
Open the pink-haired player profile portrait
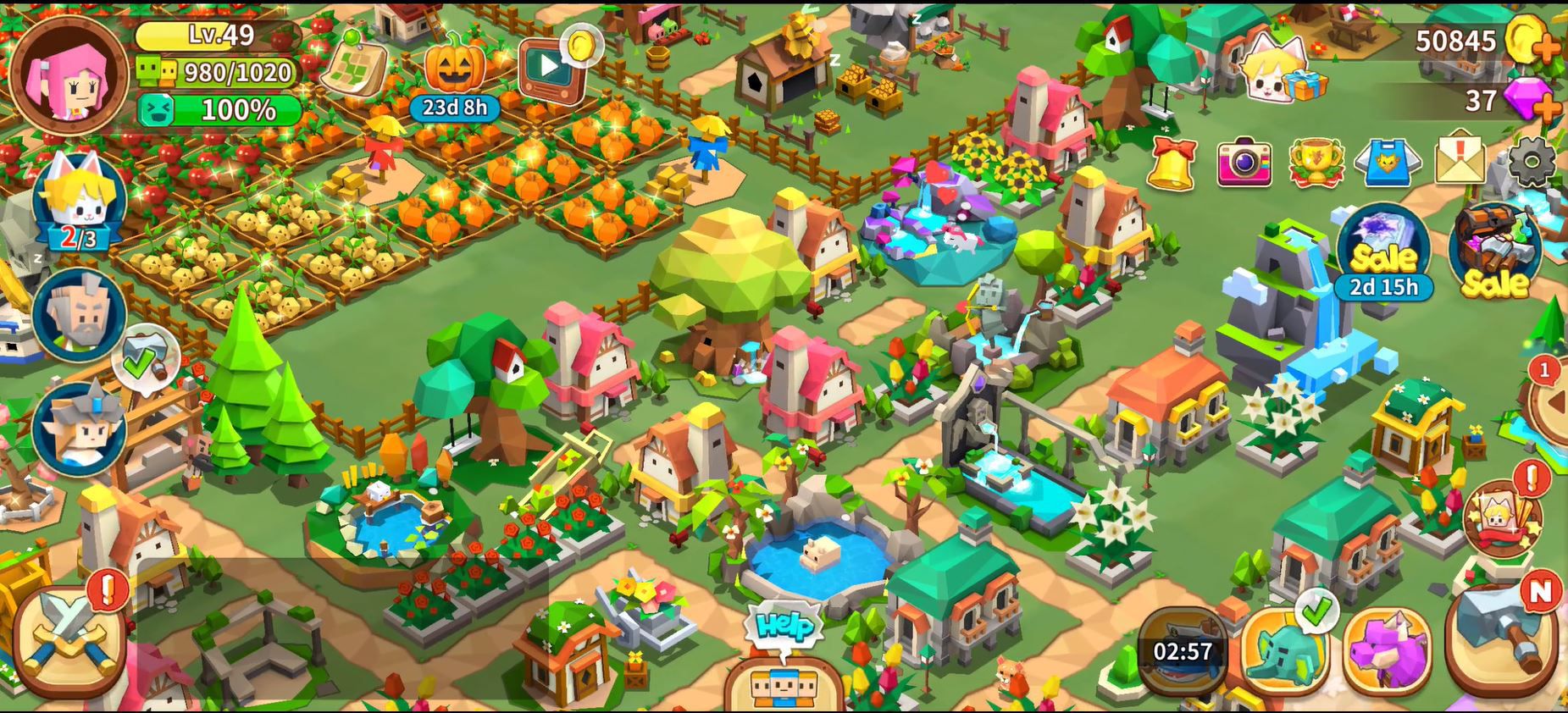69,76
